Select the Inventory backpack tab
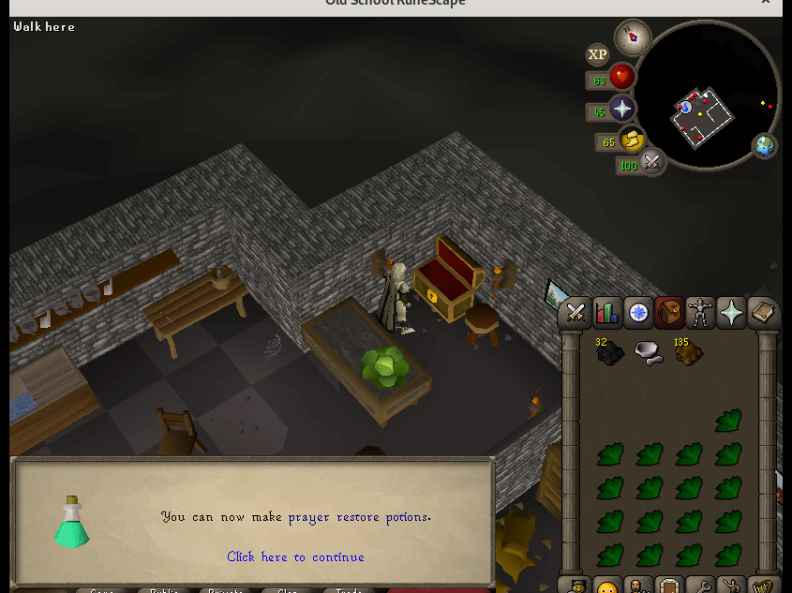792x593 pixels. (x=669, y=313)
